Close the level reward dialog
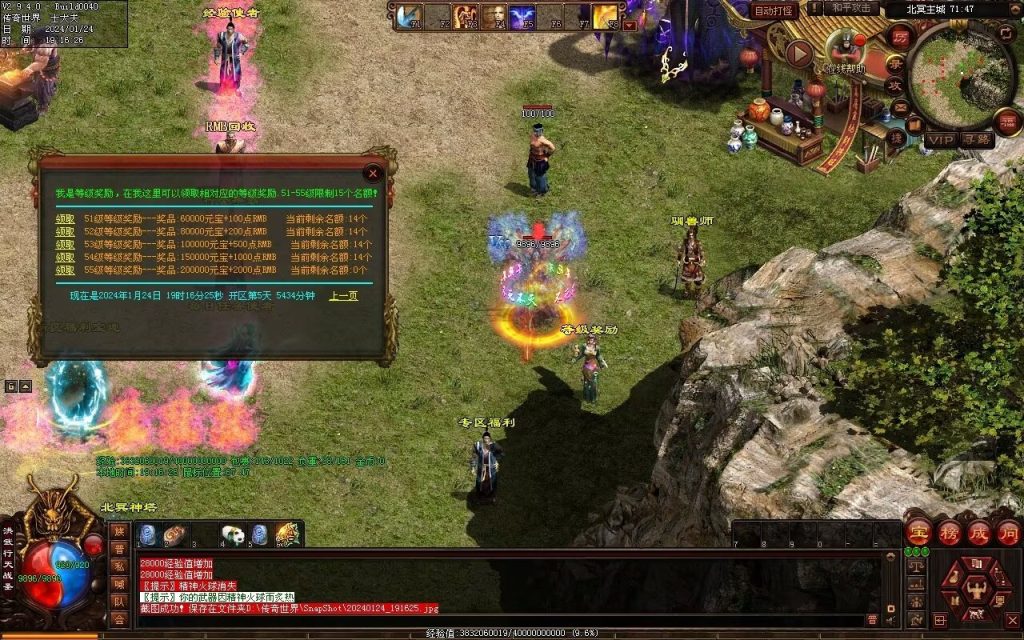The image size is (1024, 640). click(373, 172)
